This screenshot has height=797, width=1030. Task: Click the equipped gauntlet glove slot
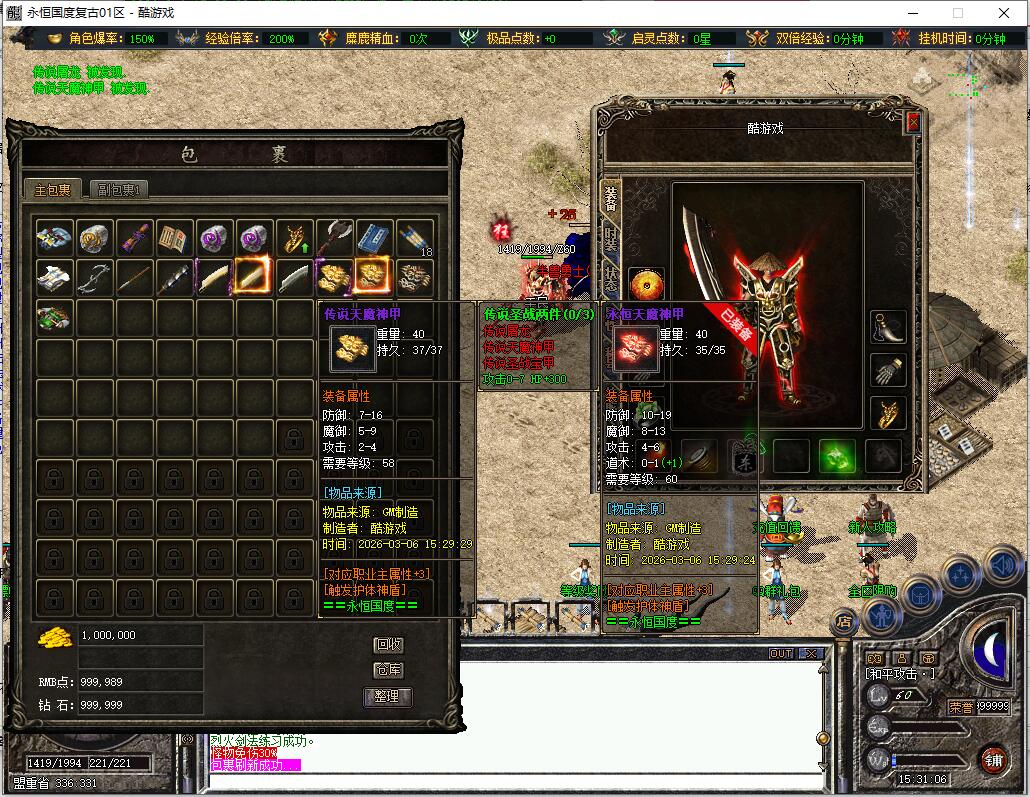click(888, 370)
